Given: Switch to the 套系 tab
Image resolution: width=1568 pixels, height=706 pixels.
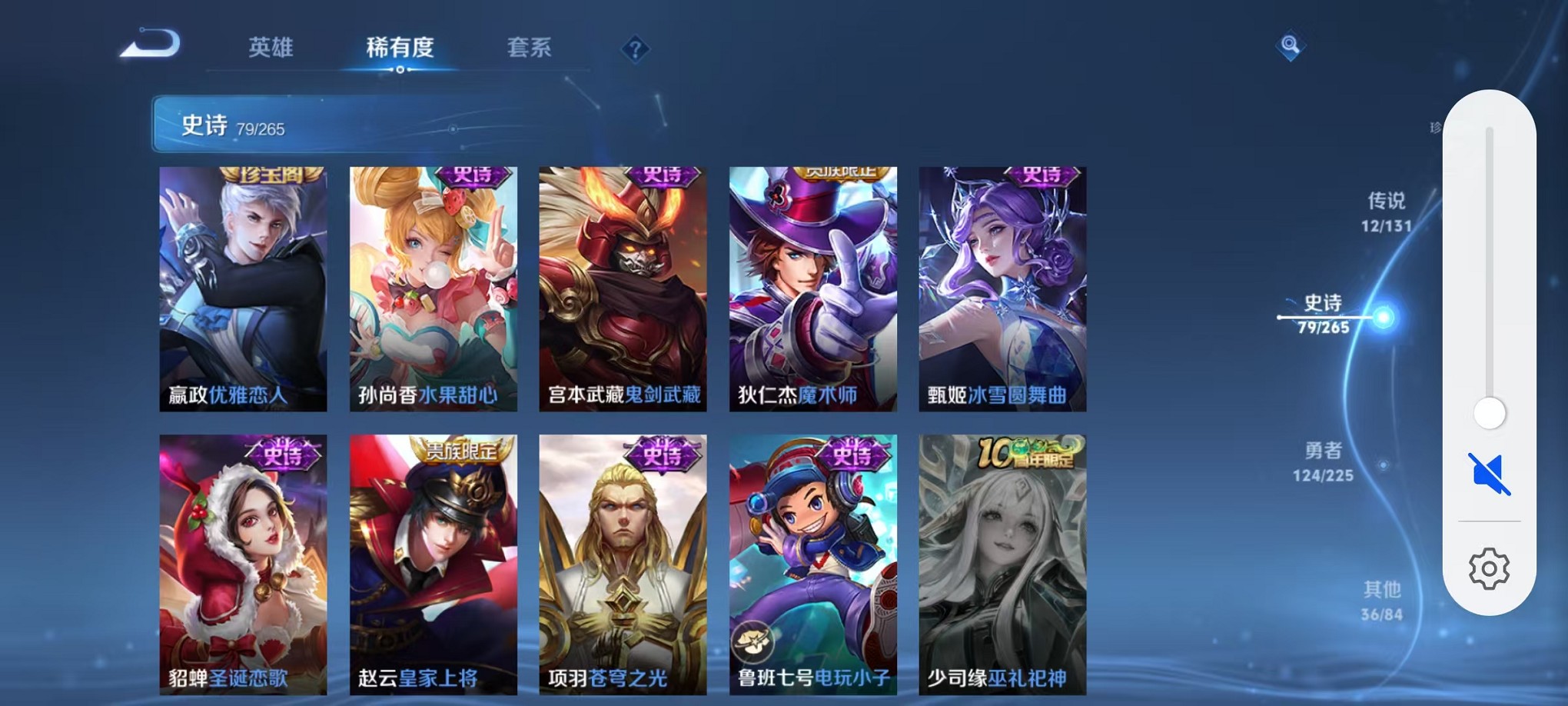Looking at the screenshot, I should pos(531,48).
